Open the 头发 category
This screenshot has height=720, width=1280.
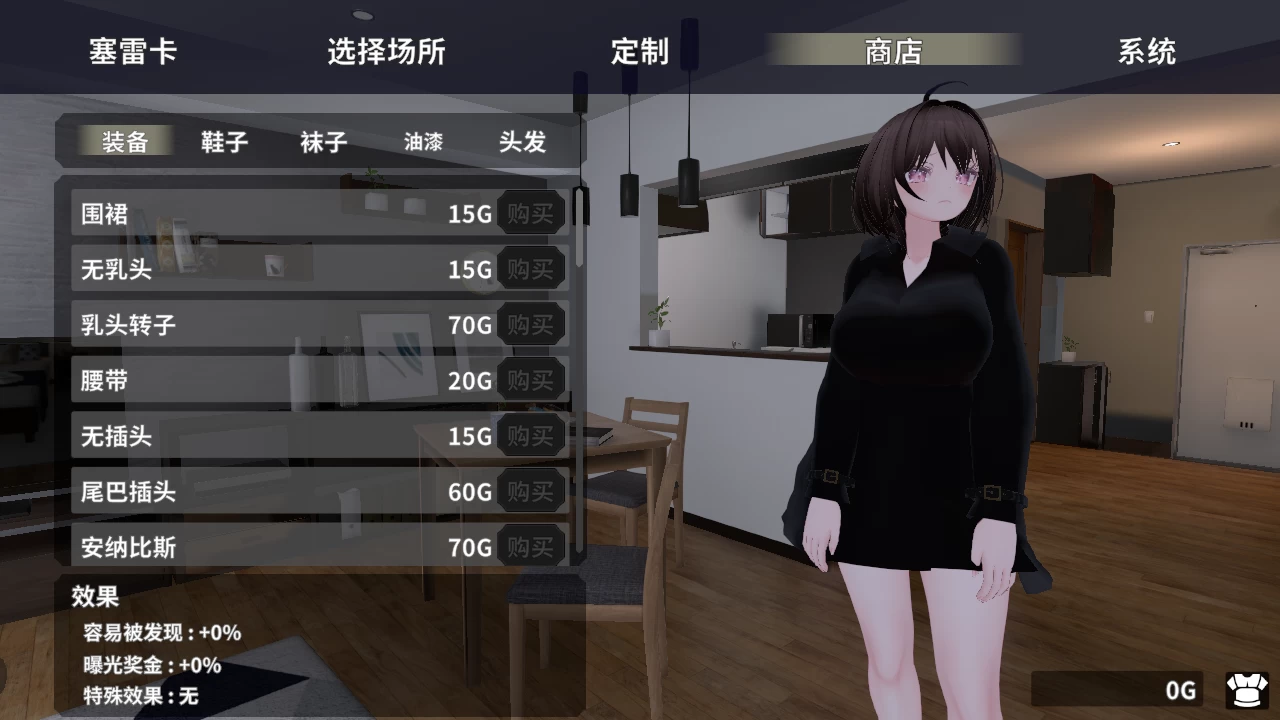coord(521,143)
